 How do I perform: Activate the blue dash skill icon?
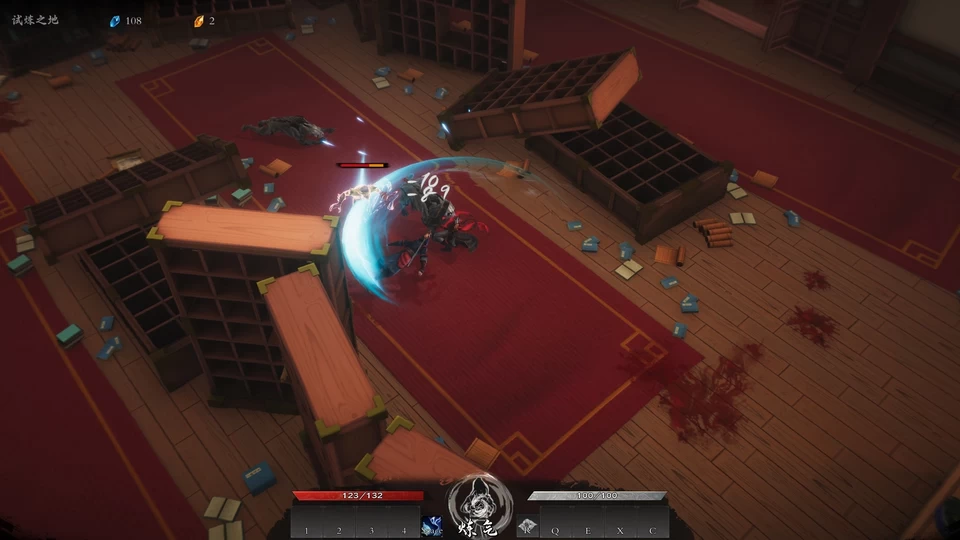pos(433,525)
